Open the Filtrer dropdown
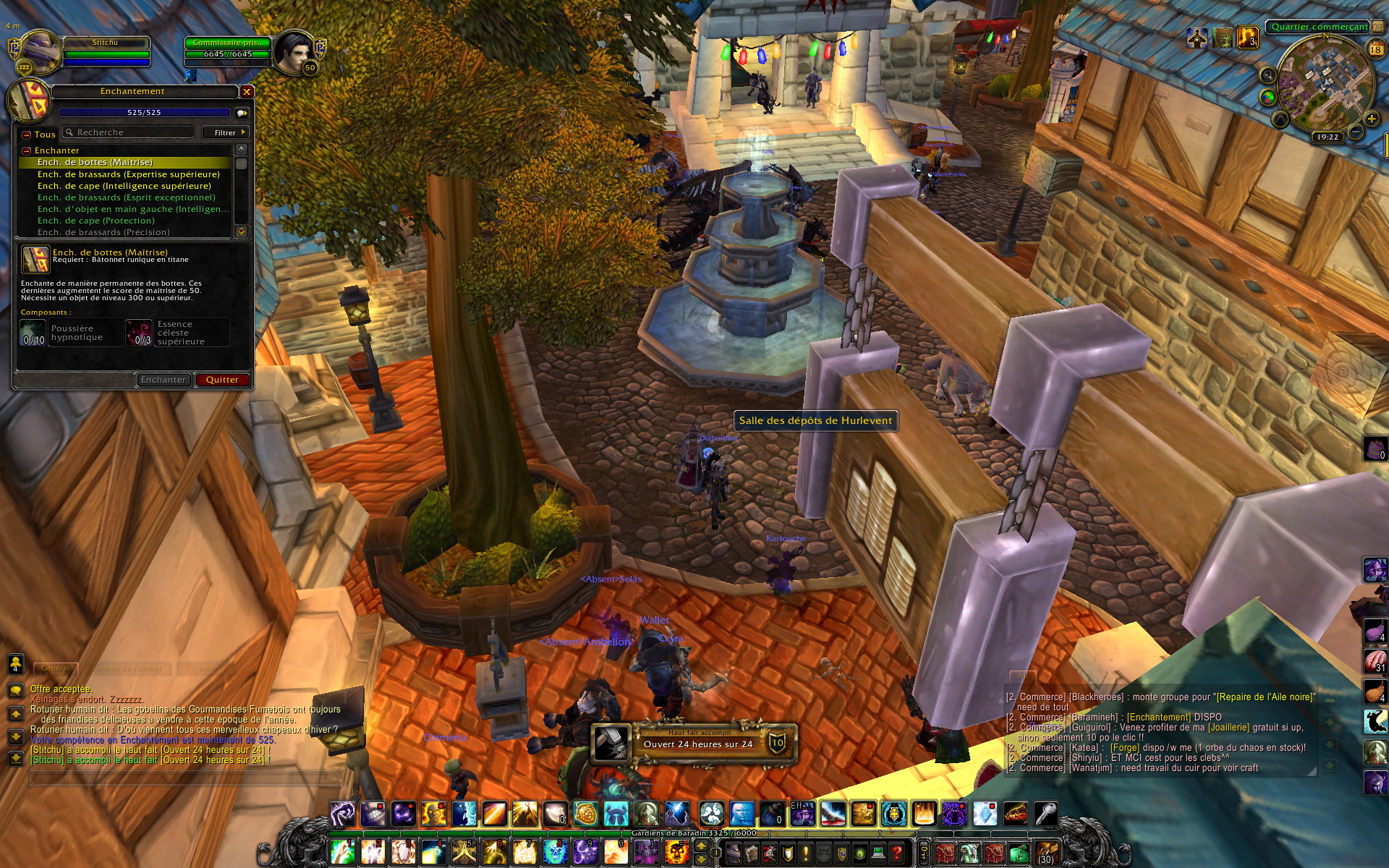The width and height of the screenshot is (1389, 868). pos(226,132)
